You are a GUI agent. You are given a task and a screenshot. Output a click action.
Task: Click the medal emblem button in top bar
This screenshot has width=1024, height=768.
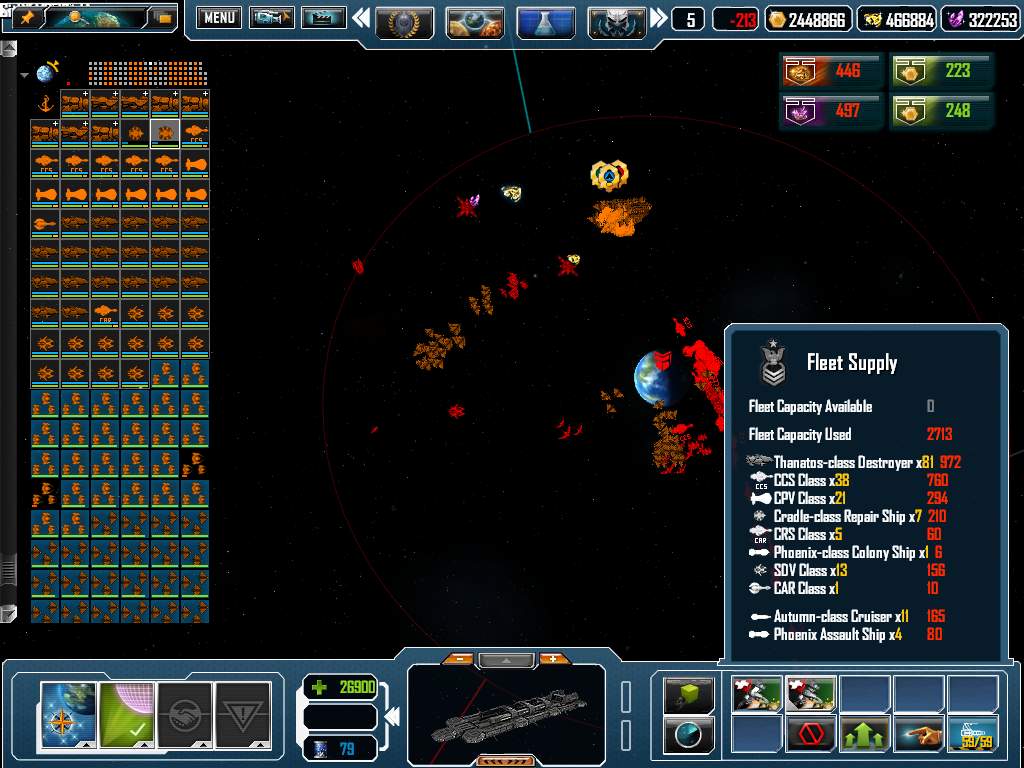click(x=404, y=20)
